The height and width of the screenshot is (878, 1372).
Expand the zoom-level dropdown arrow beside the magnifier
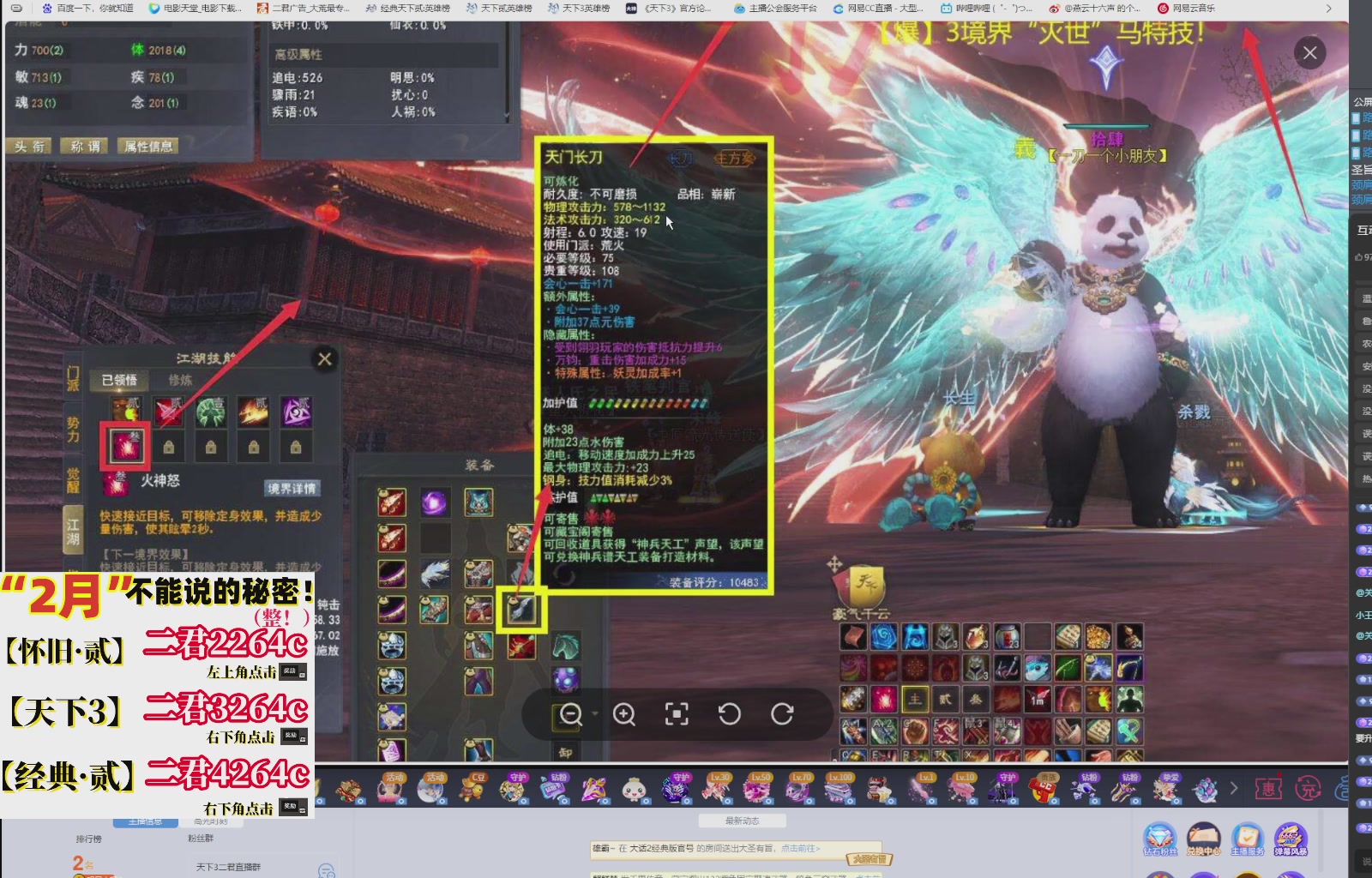(x=595, y=713)
